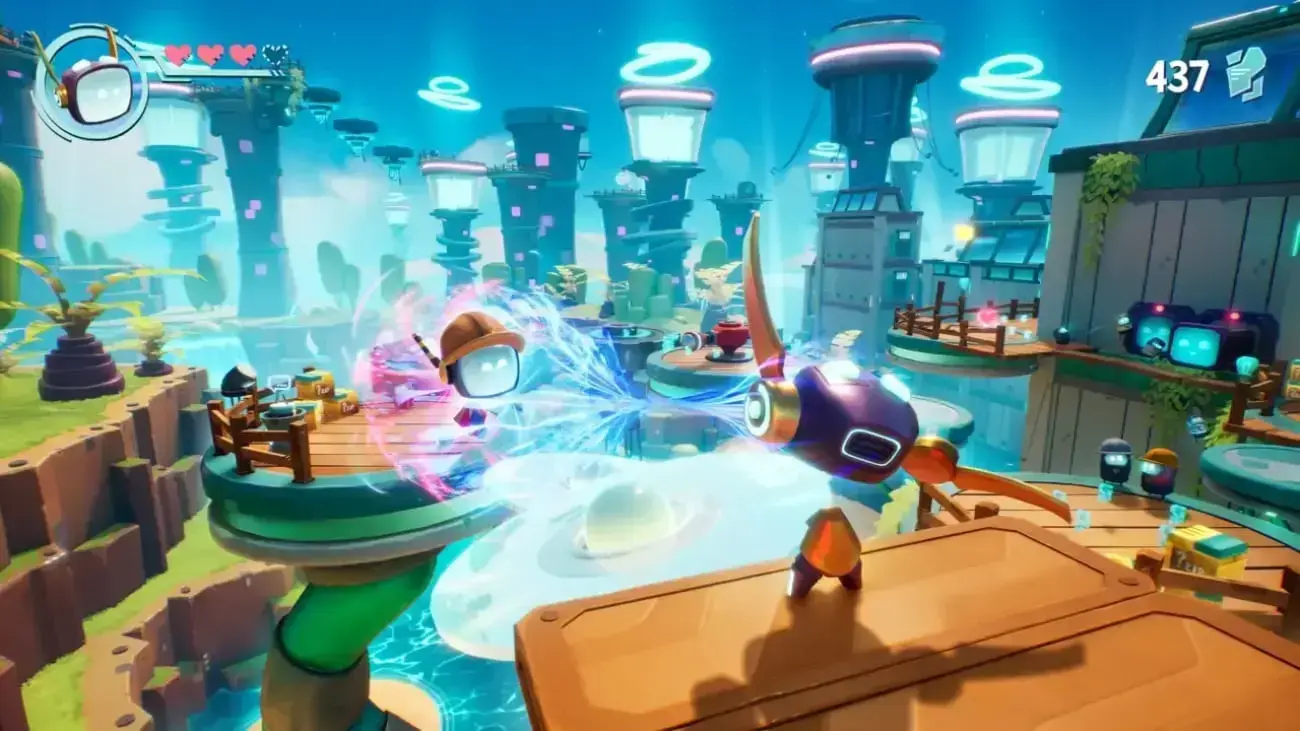Select the first red heart in the health bar
Screen dimensions: 1300x731
pyautogui.click(x=177, y=54)
